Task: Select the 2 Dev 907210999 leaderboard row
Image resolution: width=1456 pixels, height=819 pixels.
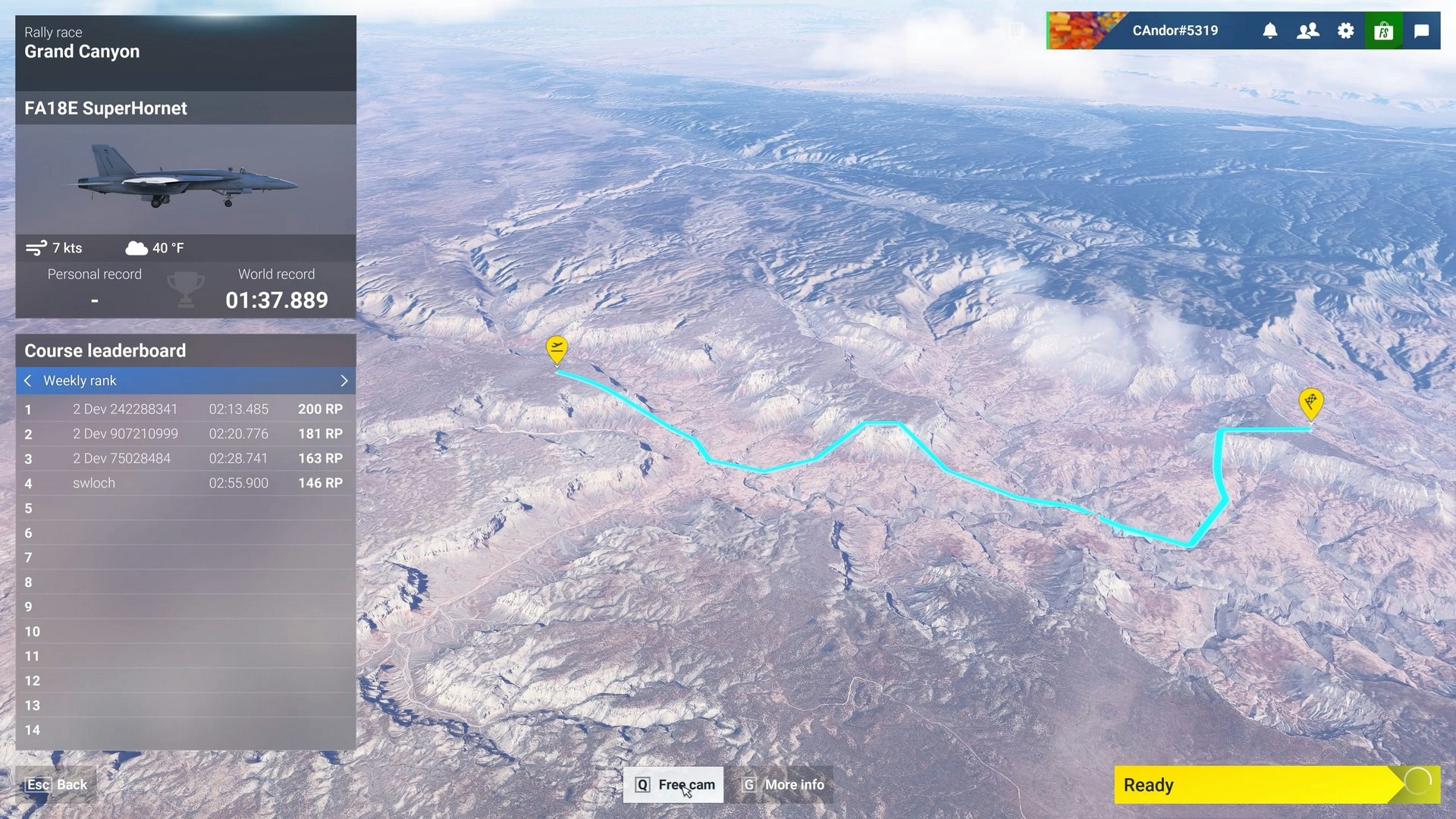Action: (x=186, y=434)
